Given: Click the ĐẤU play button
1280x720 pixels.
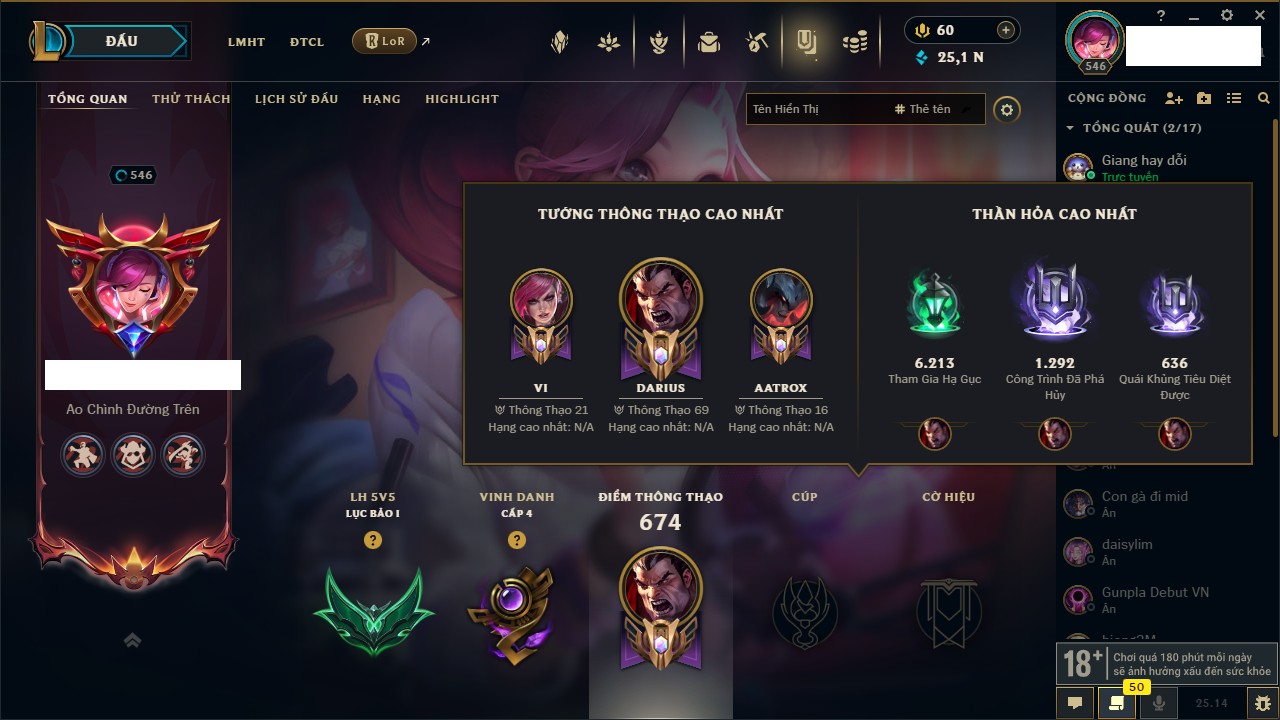Looking at the screenshot, I should pyautogui.click(x=122, y=41).
